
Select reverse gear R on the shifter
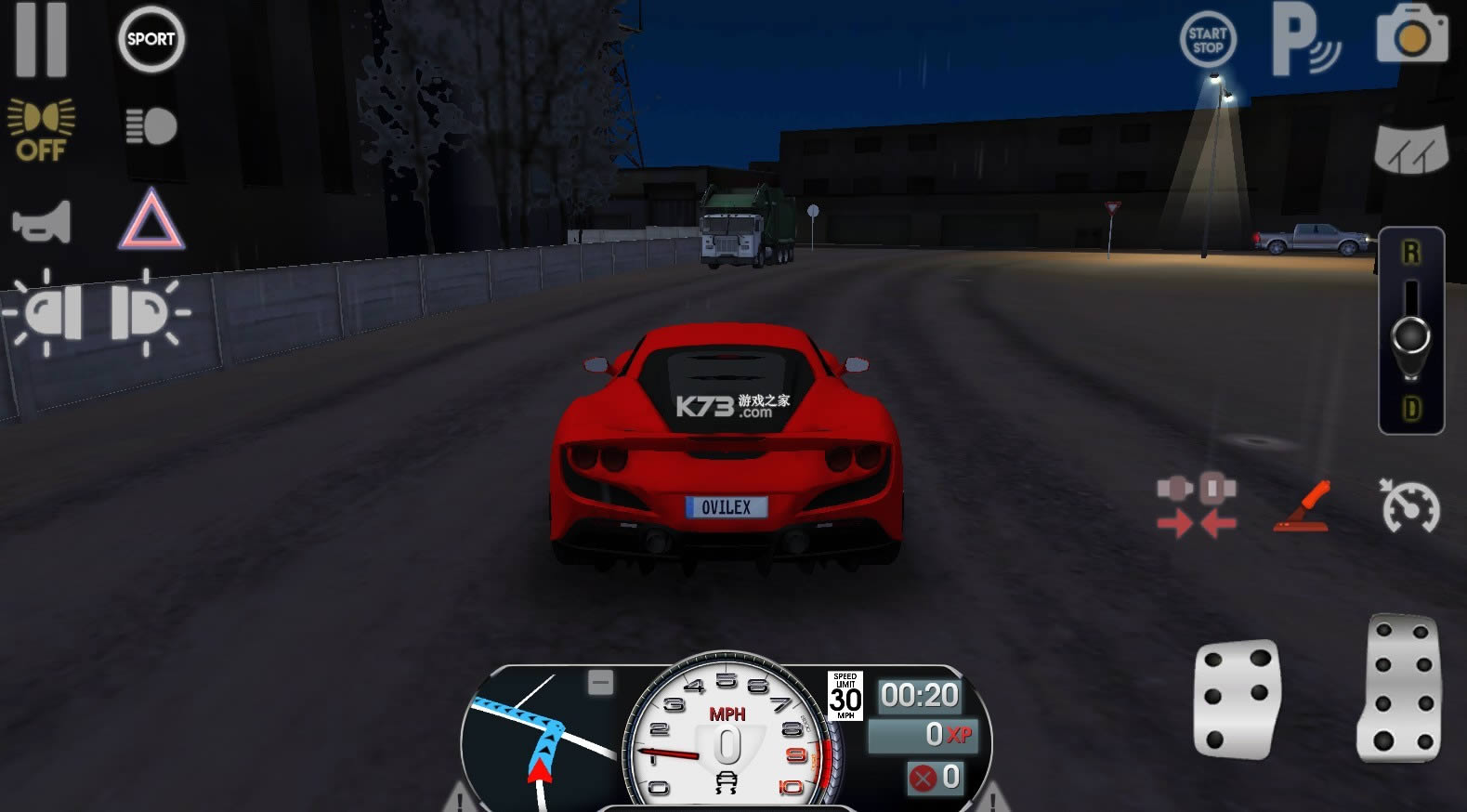1410,249
